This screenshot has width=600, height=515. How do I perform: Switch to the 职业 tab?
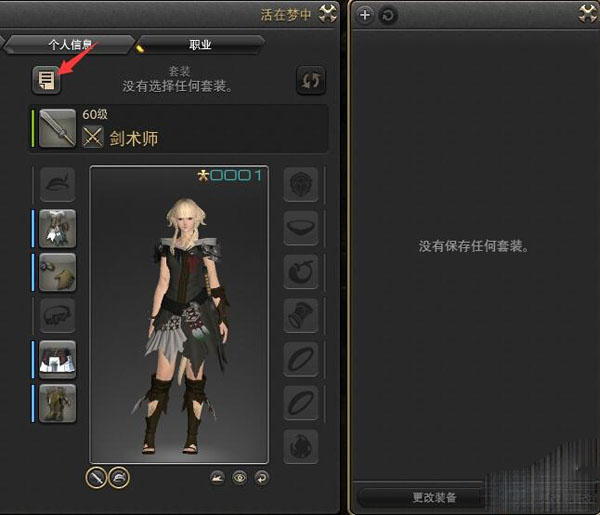coord(200,45)
